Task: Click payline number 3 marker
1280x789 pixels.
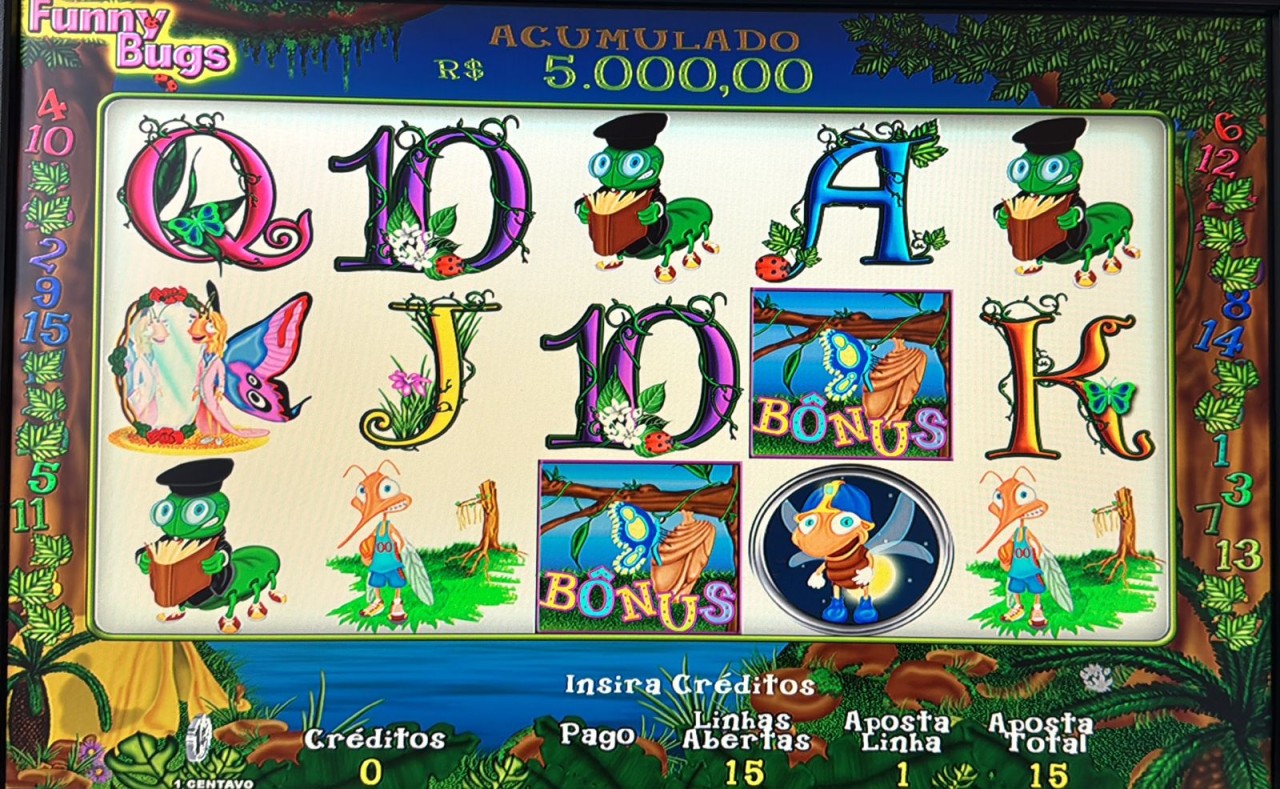Action: 1237,489
